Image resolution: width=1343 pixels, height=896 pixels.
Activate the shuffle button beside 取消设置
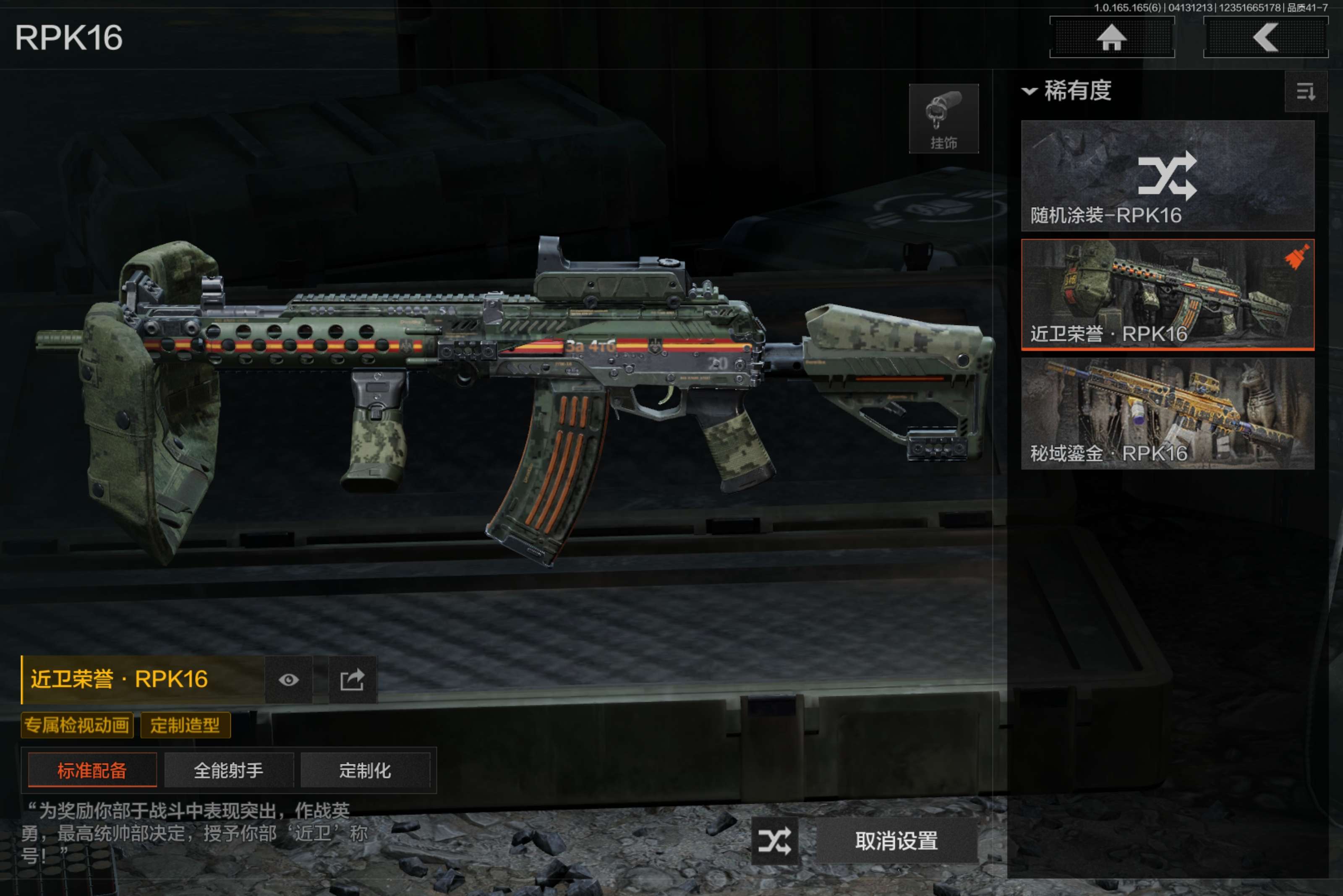pyautogui.click(x=774, y=841)
